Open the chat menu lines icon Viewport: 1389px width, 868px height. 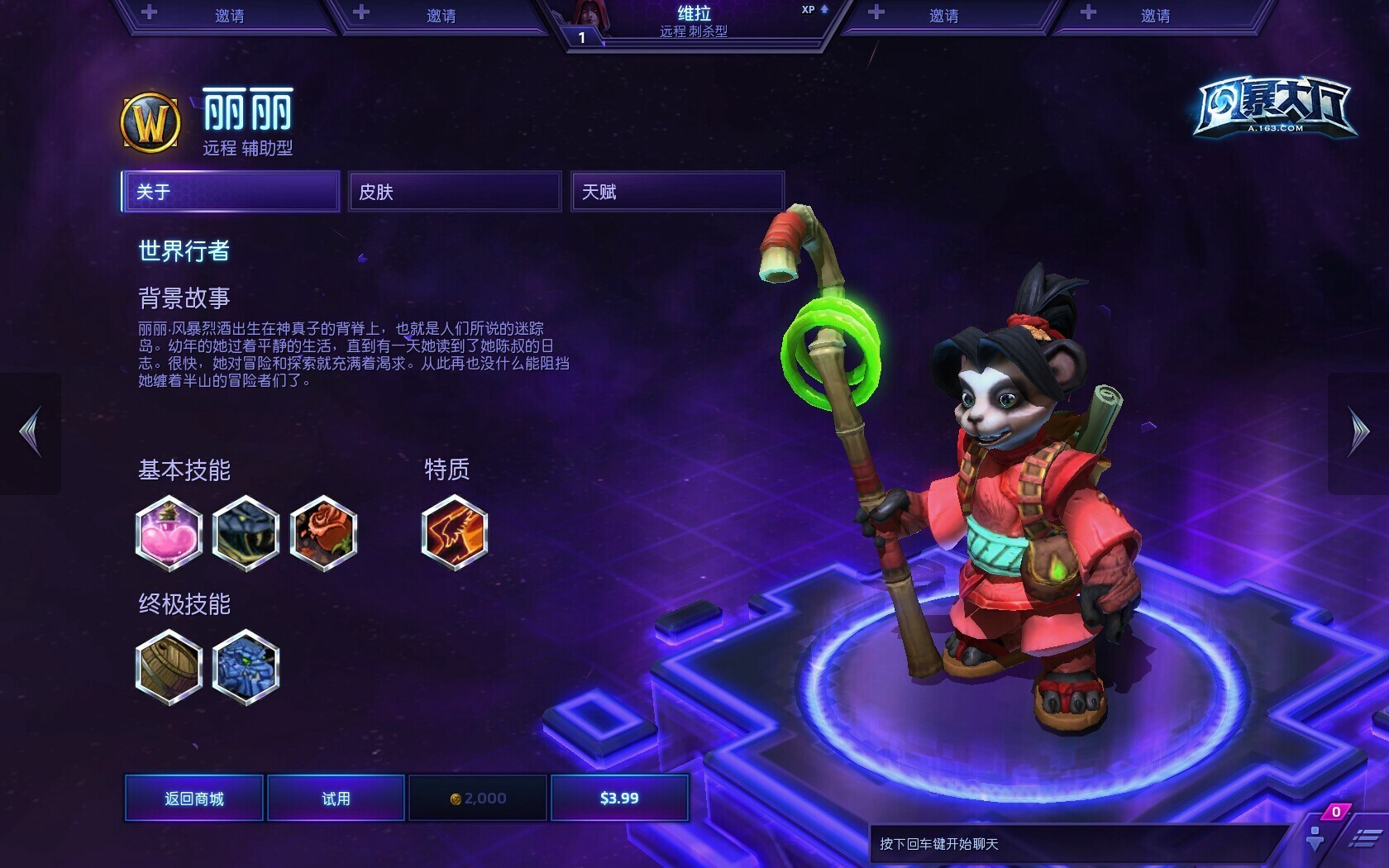tap(1364, 838)
